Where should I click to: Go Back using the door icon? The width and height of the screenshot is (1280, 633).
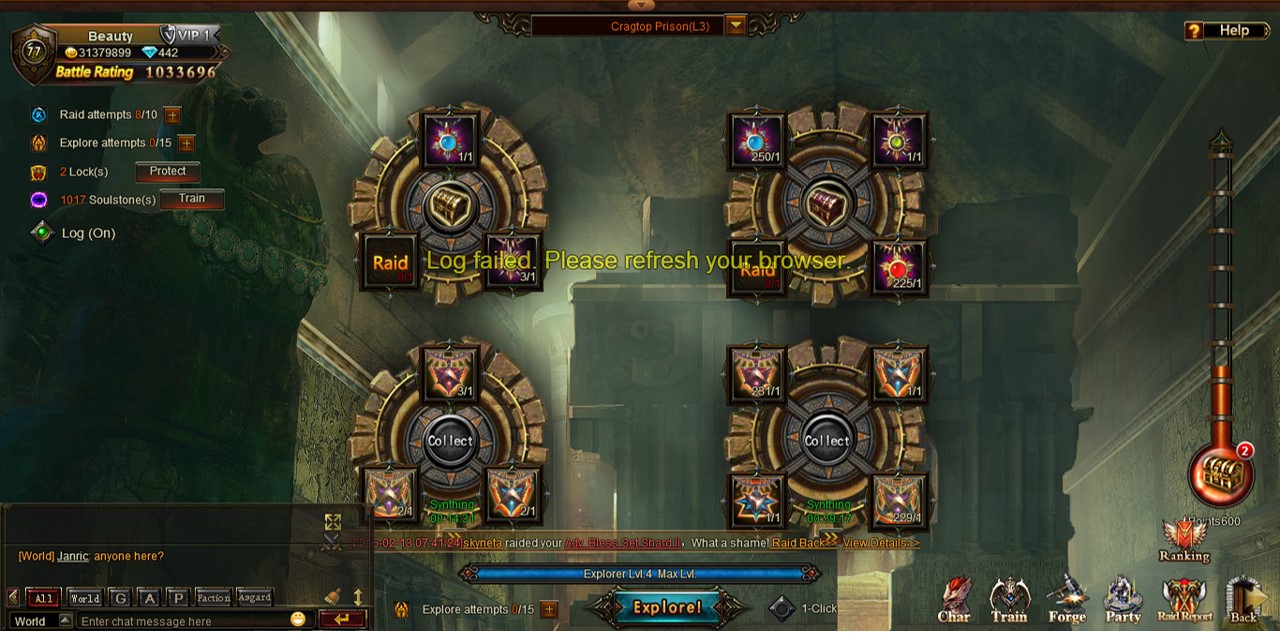1243,601
